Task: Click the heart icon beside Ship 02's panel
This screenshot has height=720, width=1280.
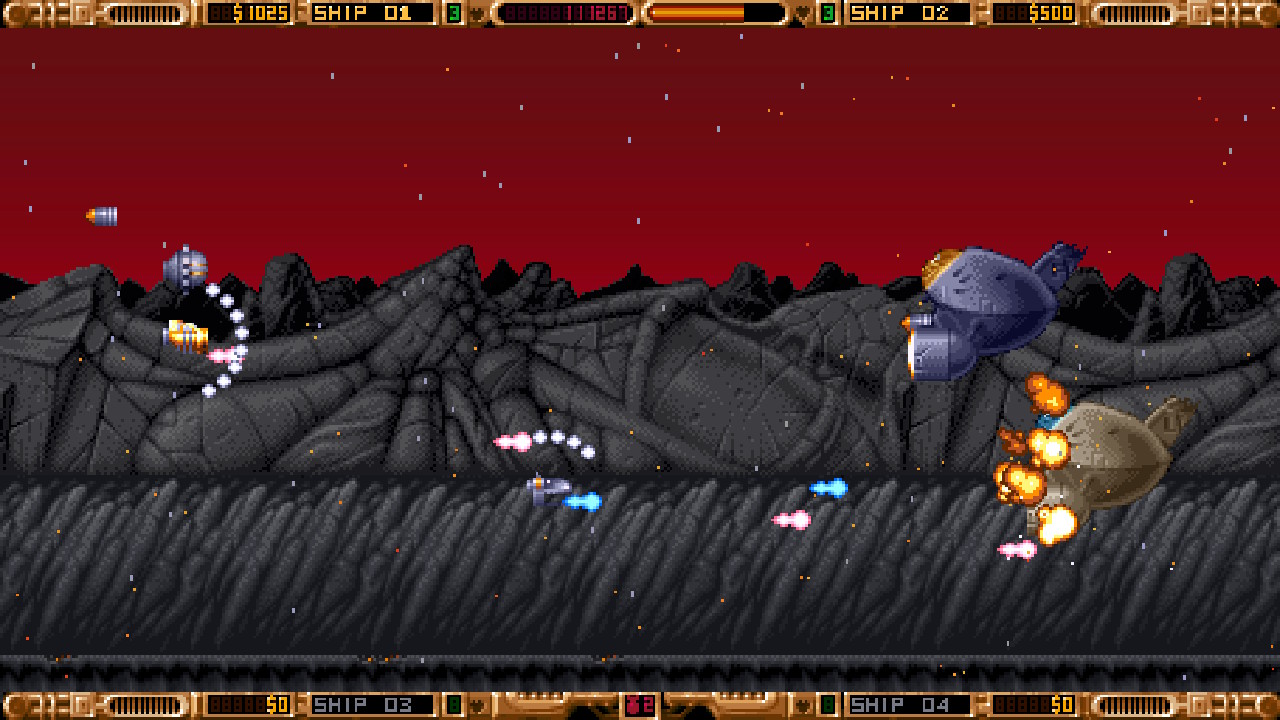Action: [804, 13]
